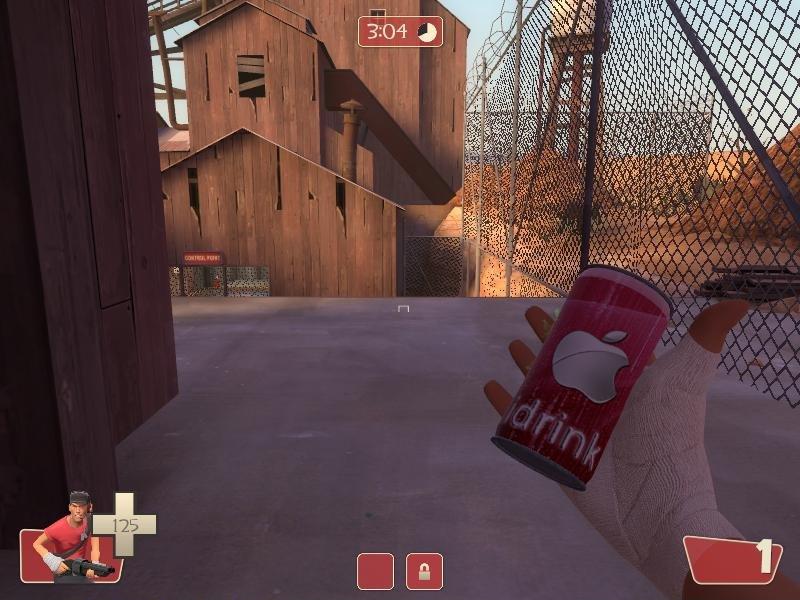Select the plain red control point icon
This screenshot has height=600, width=800.
click(x=375, y=571)
